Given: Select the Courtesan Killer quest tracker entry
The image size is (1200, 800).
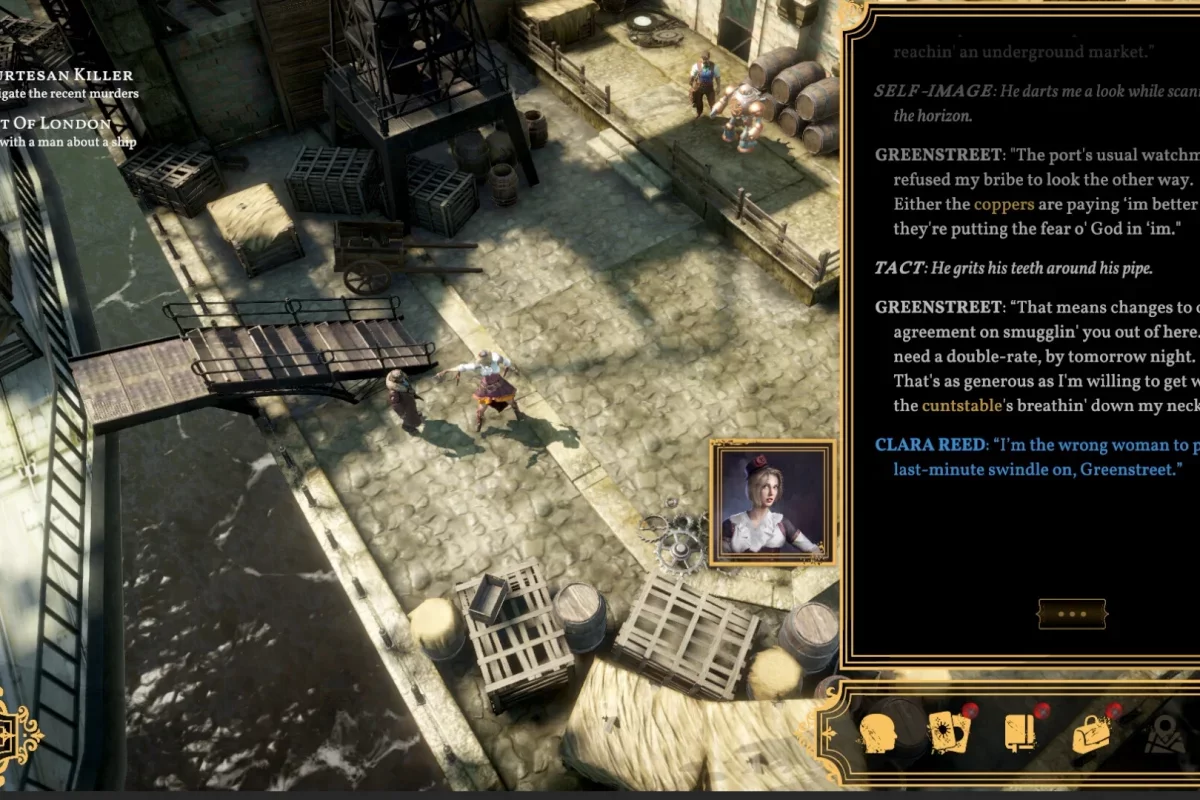Looking at the screenshot, I should pyautogui.click(x=68, y=75).
